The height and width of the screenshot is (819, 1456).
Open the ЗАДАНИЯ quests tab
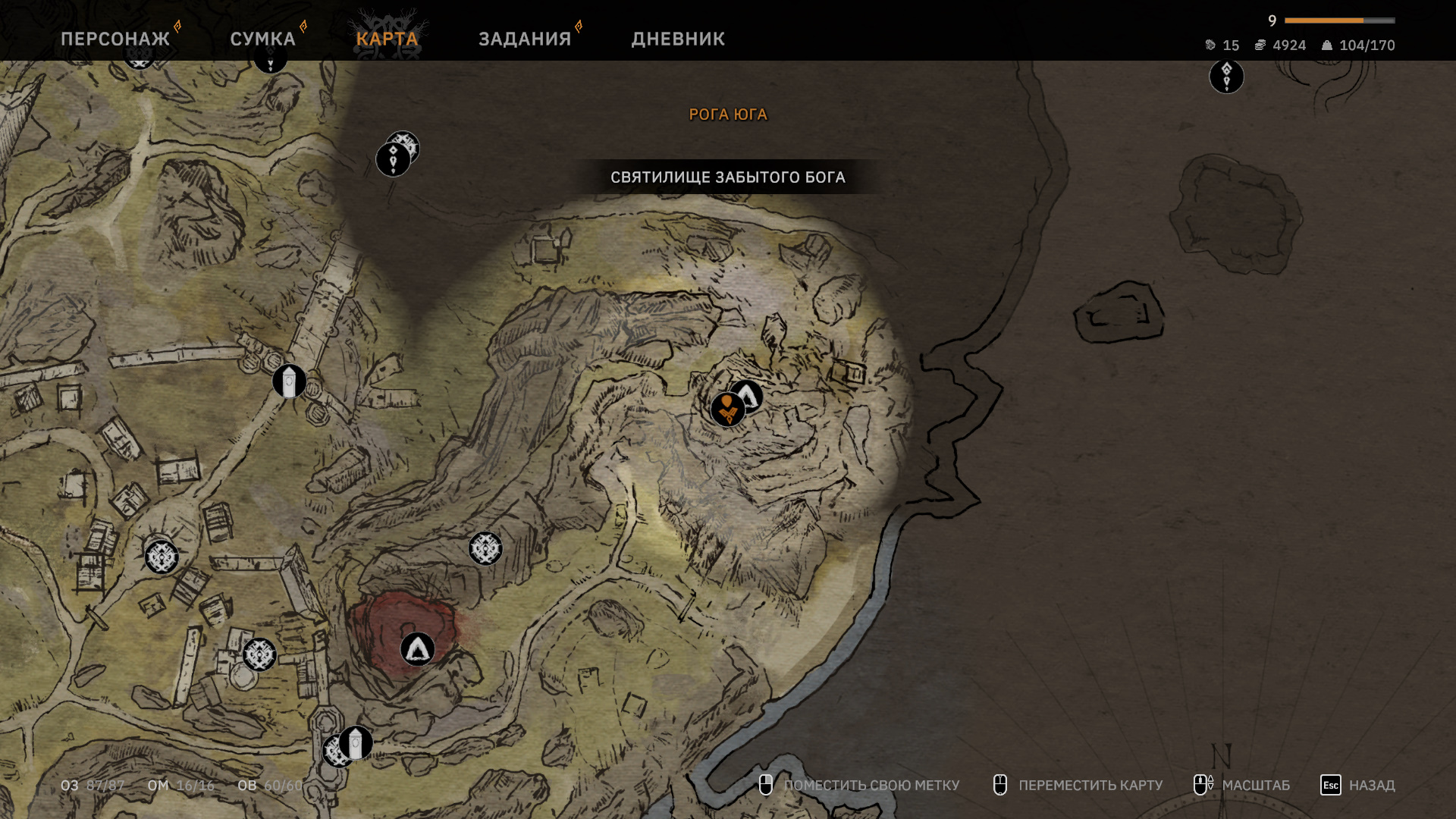525,39
